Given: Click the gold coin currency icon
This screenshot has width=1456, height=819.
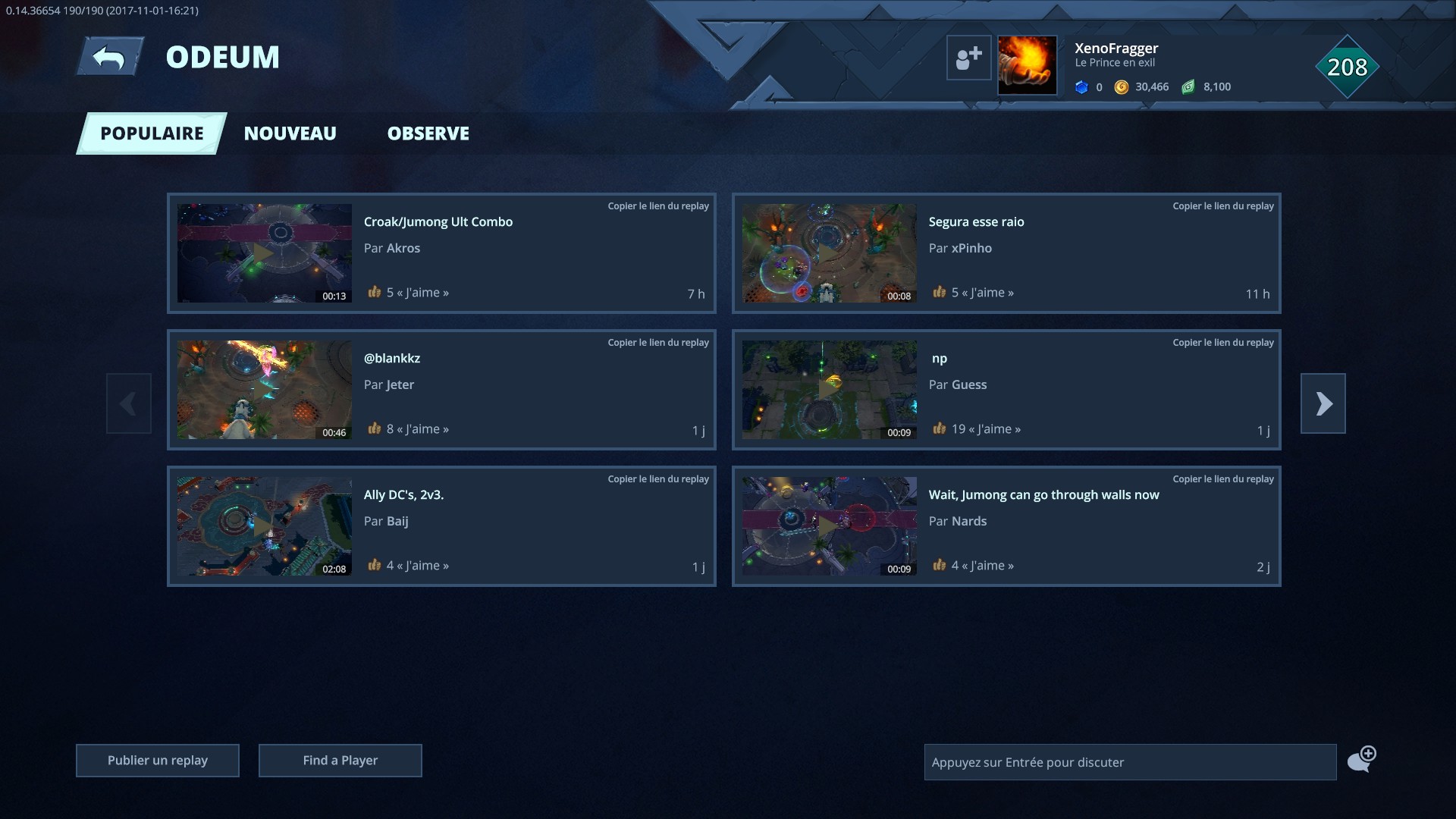Looking at the screenshot, I should coord(1121,86).
